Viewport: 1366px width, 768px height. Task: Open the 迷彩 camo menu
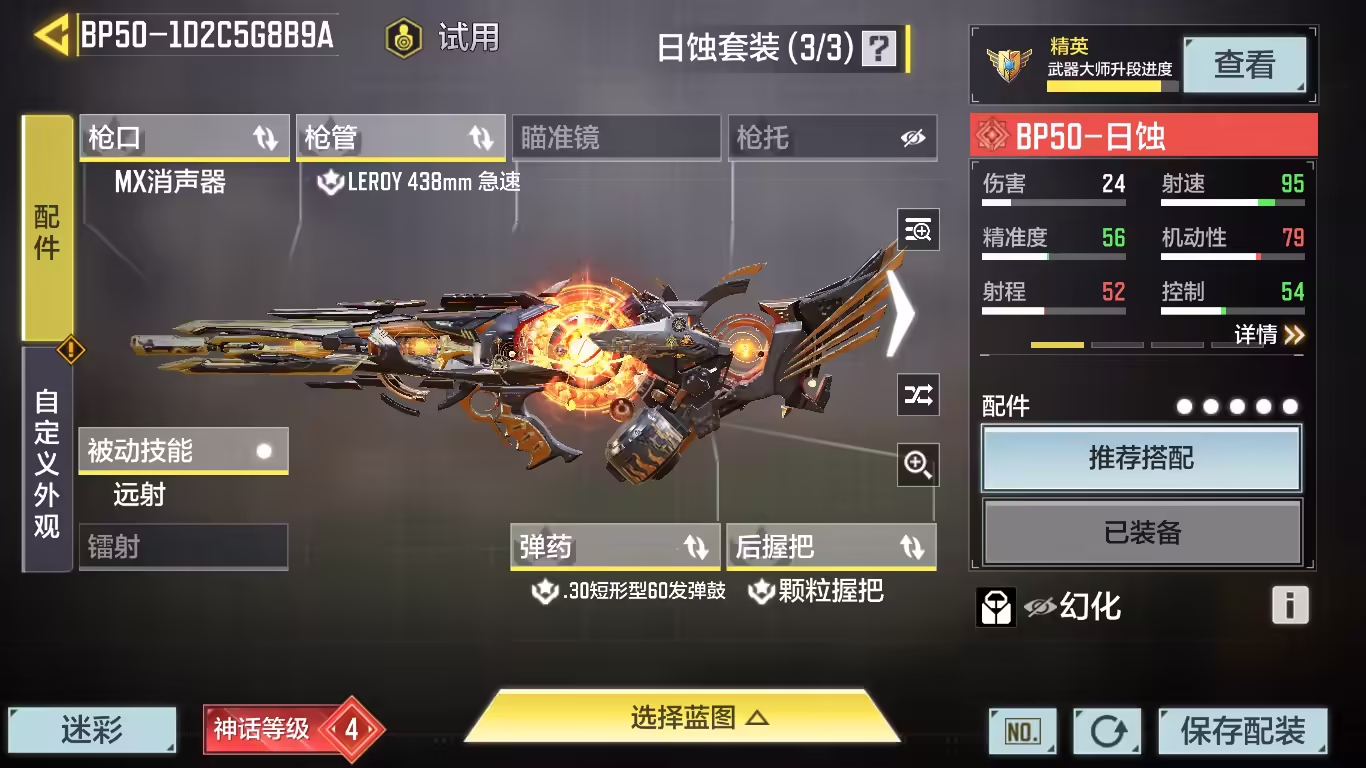(92, 731)
